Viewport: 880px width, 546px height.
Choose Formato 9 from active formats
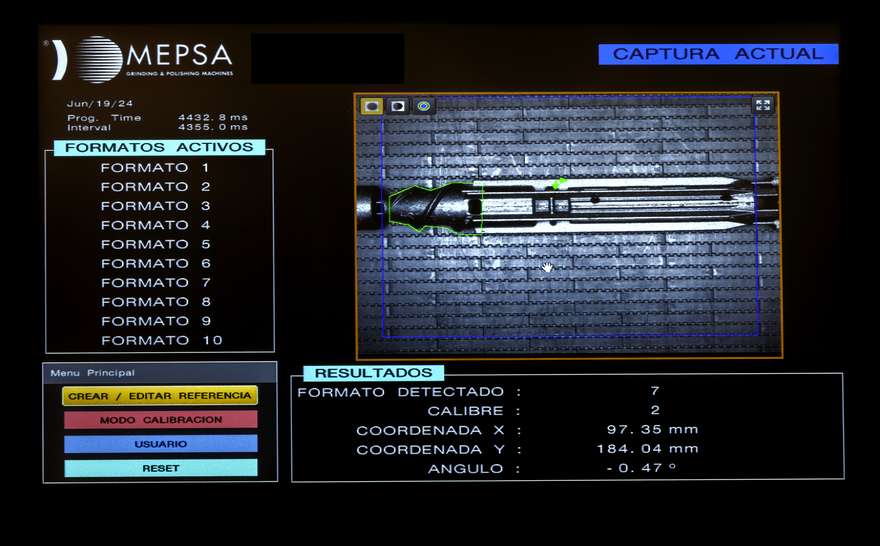(155, 321)
